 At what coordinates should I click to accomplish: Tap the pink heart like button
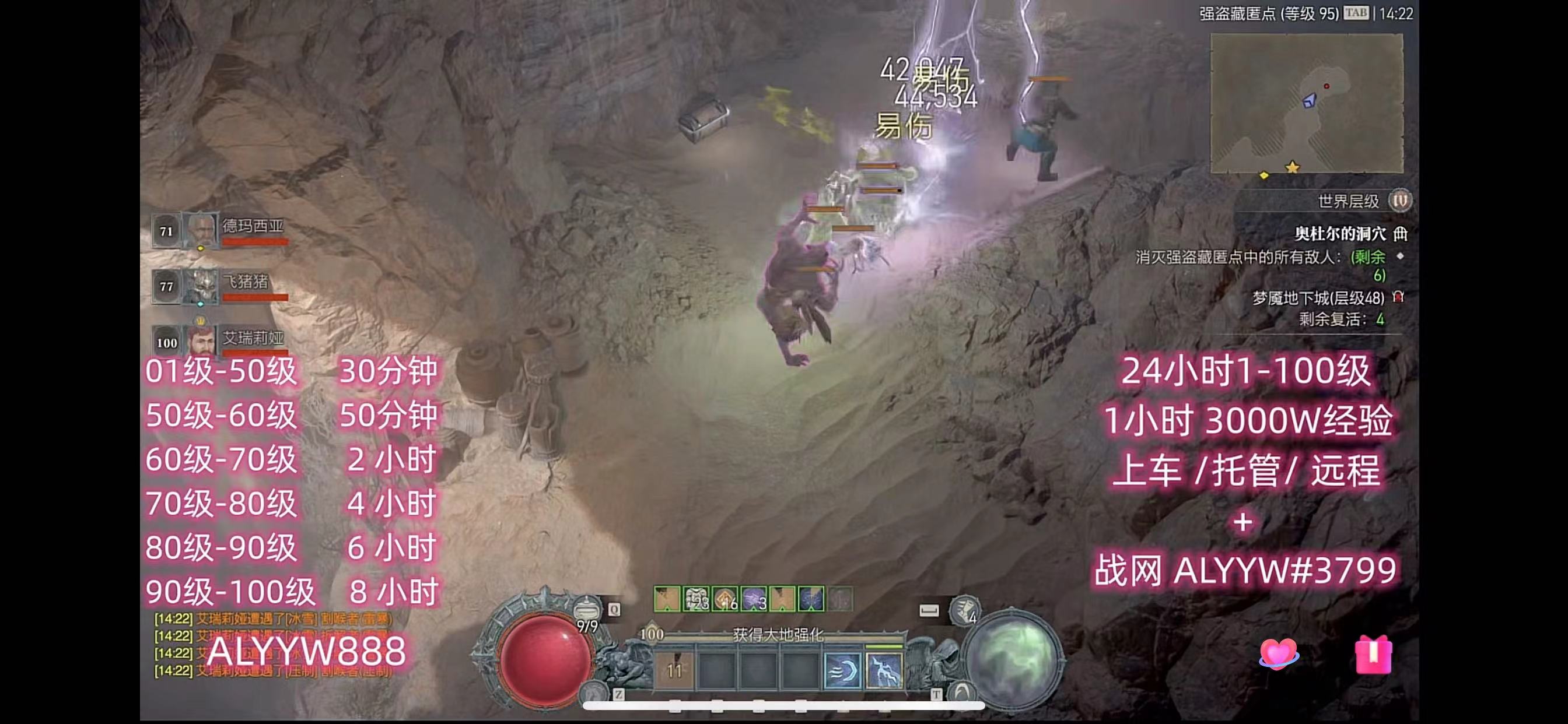point(1278,655)
